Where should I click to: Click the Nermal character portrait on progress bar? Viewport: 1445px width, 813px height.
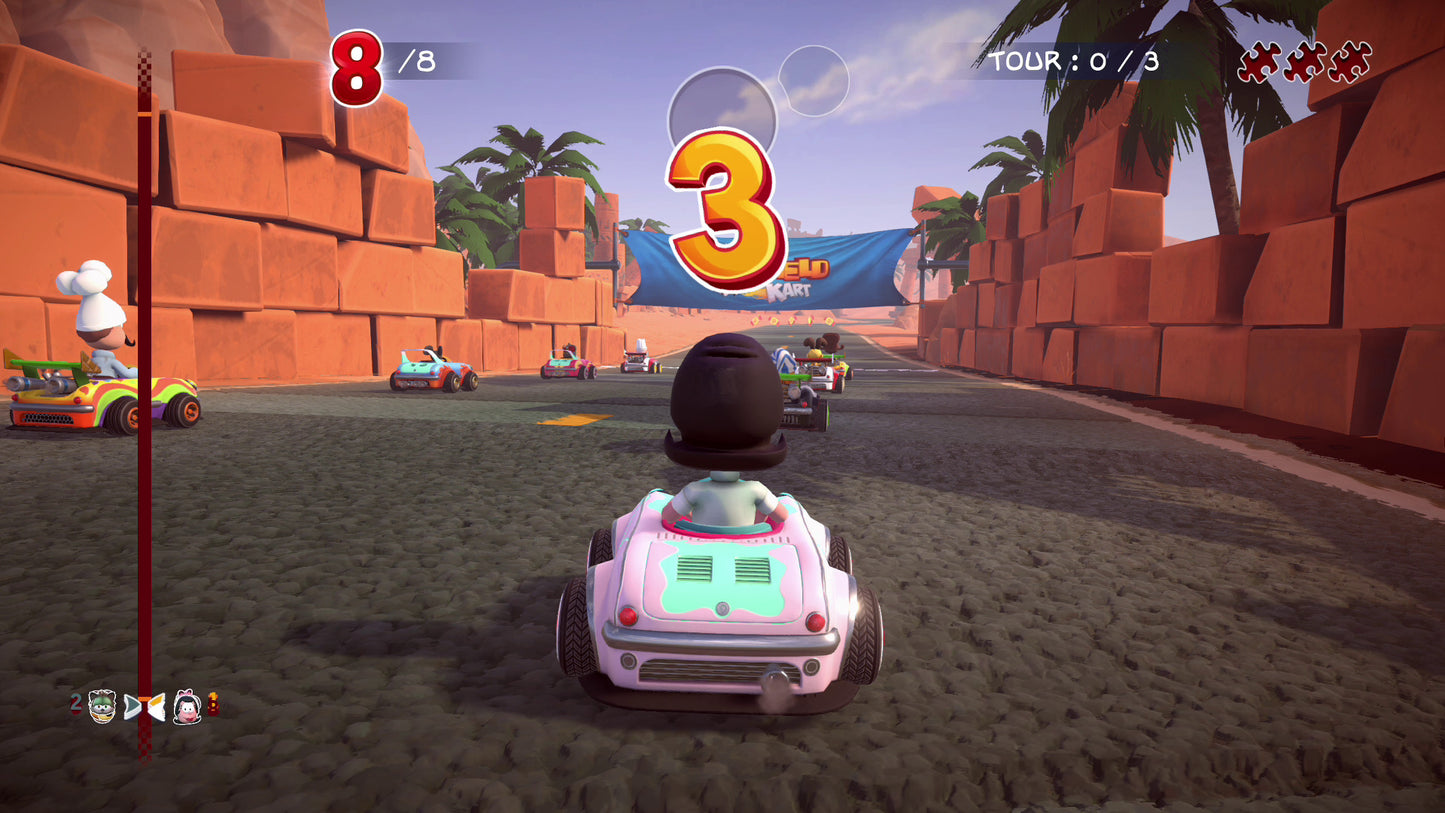(102, 706)
